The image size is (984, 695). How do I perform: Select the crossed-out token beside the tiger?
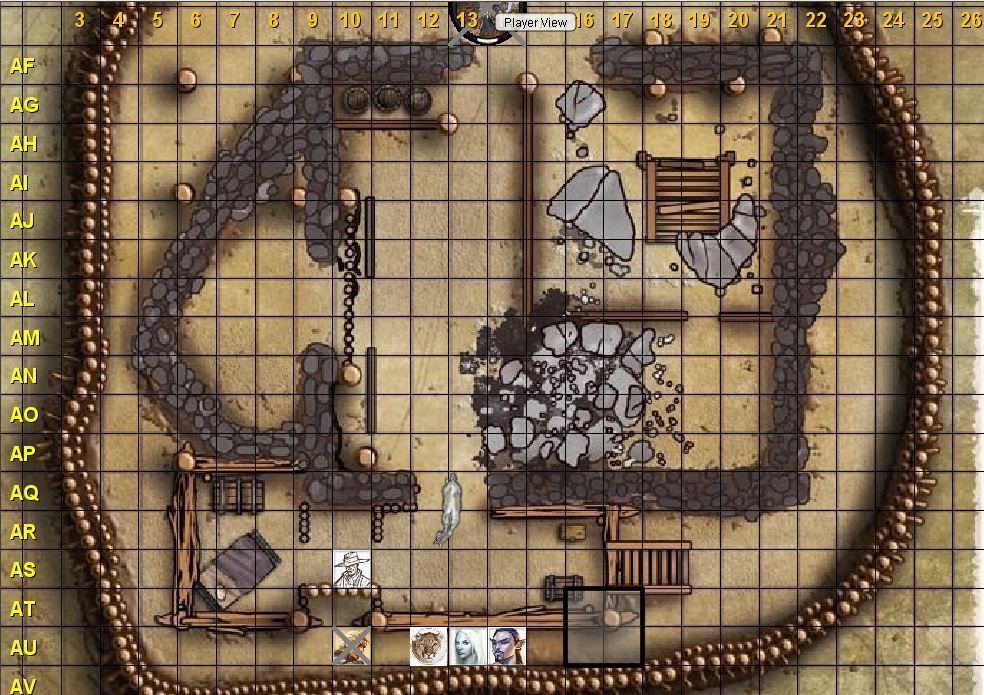[351, 647]
